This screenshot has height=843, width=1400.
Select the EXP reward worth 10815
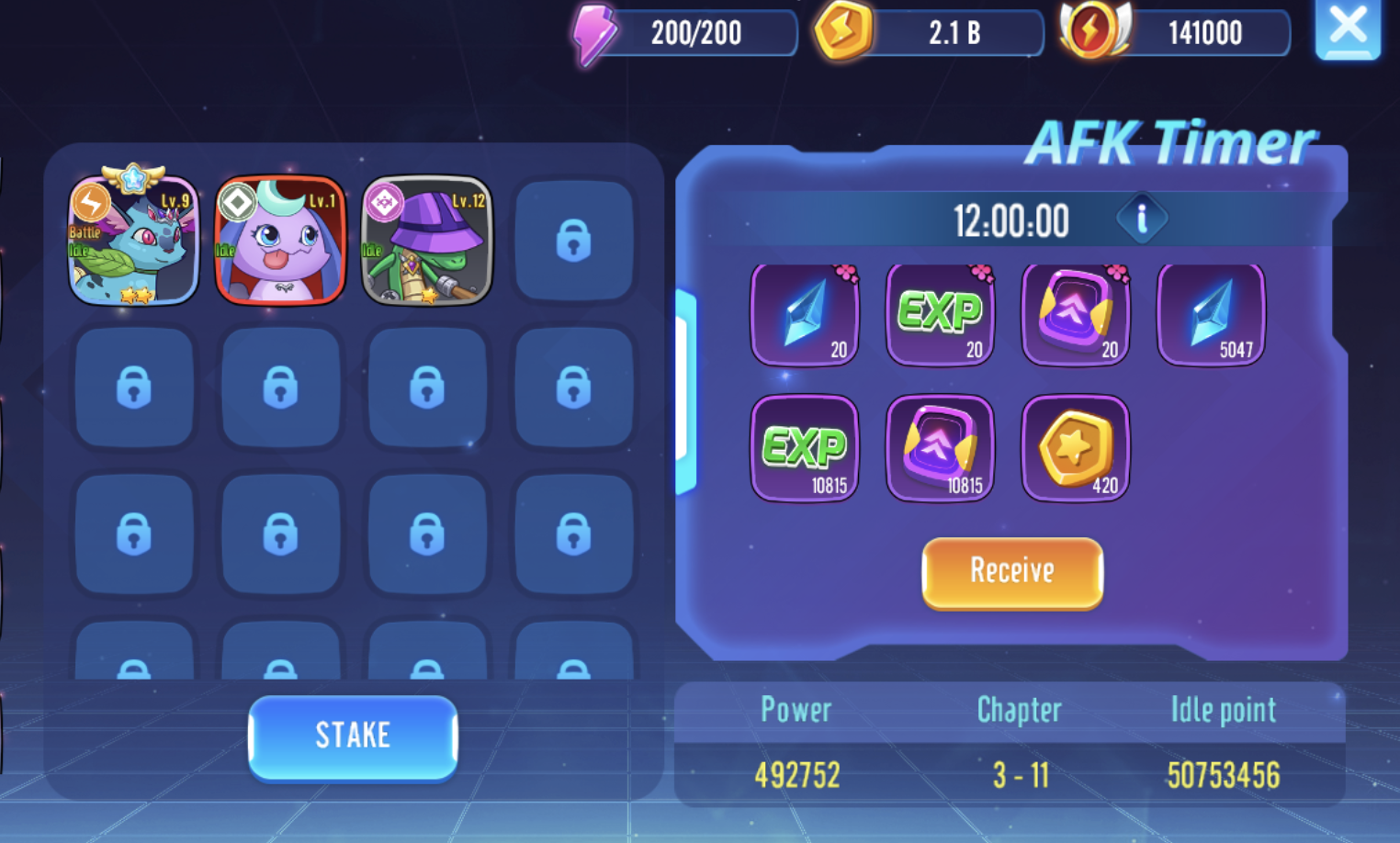pyautogui.click(x=804, y=449)
